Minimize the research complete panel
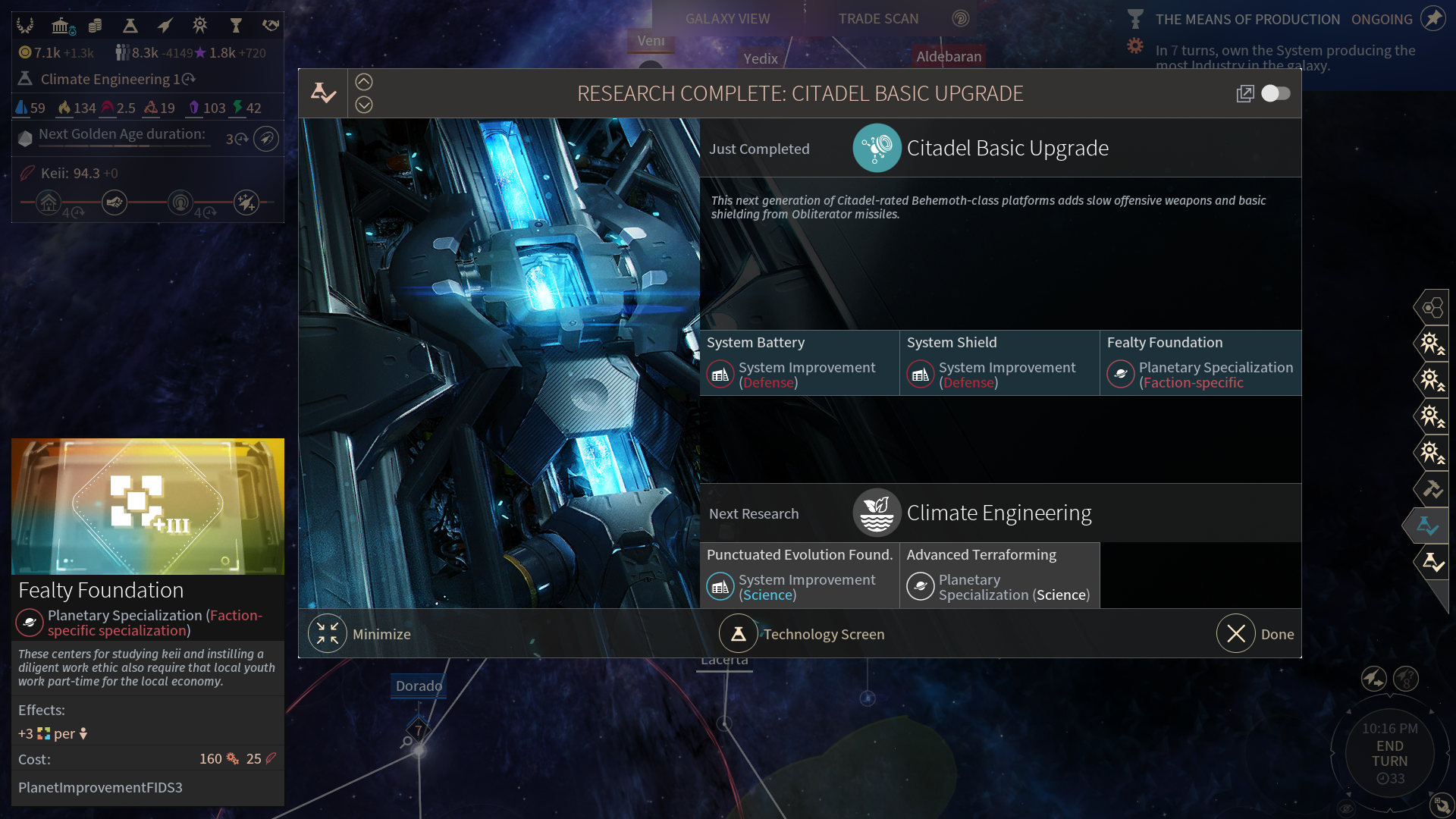1456x819 pixels. click(360, 634)
